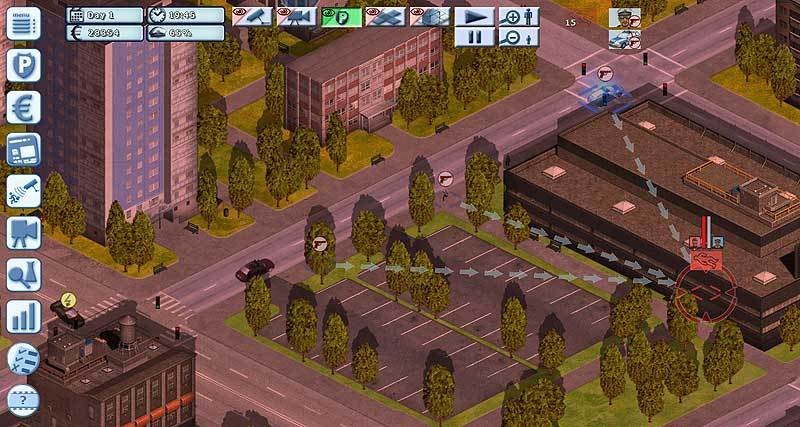Pause the game
Viewport: 800px width, 427px height.
[475, 37]
